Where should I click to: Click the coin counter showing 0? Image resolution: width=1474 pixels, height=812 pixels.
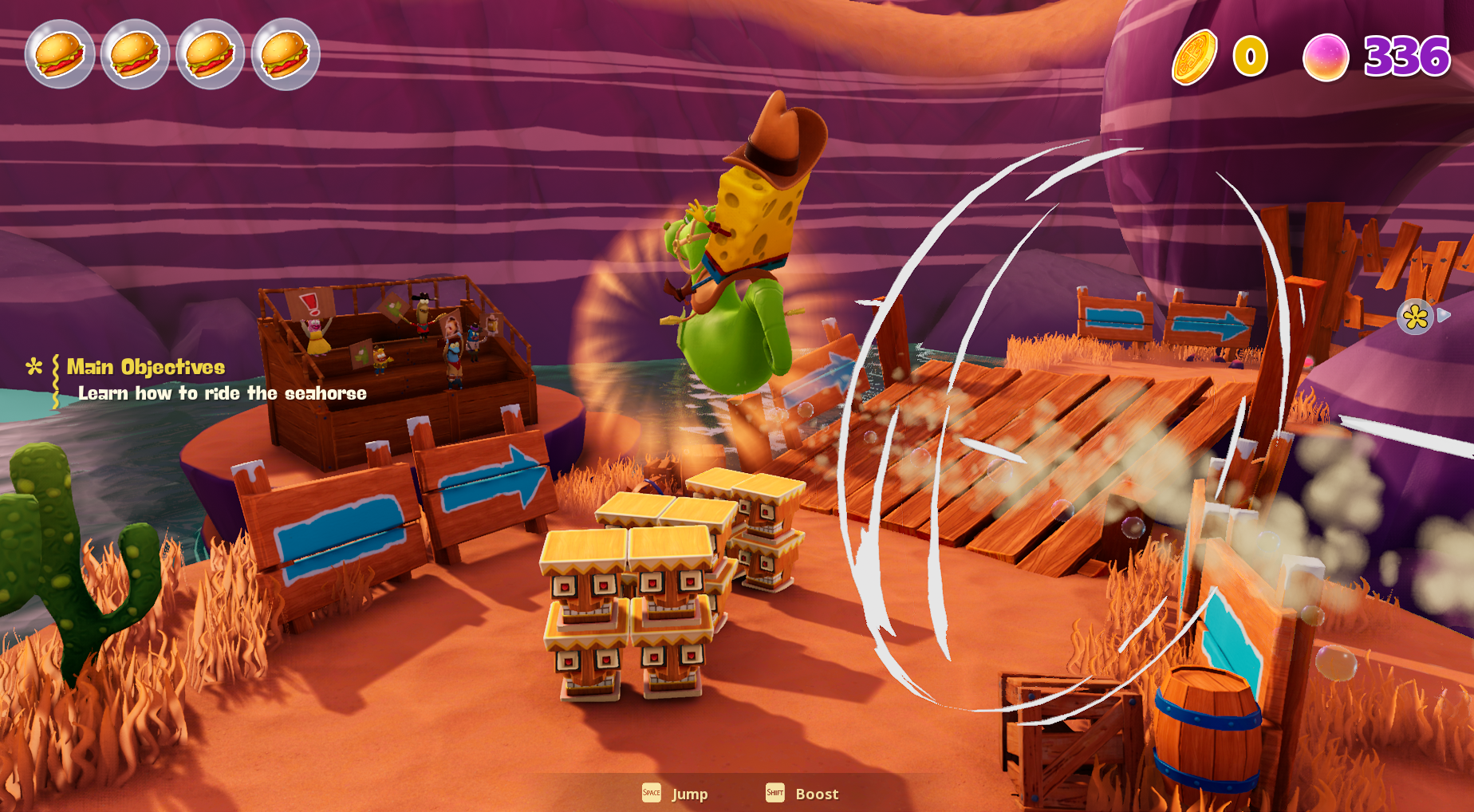tap(1248, 56)
